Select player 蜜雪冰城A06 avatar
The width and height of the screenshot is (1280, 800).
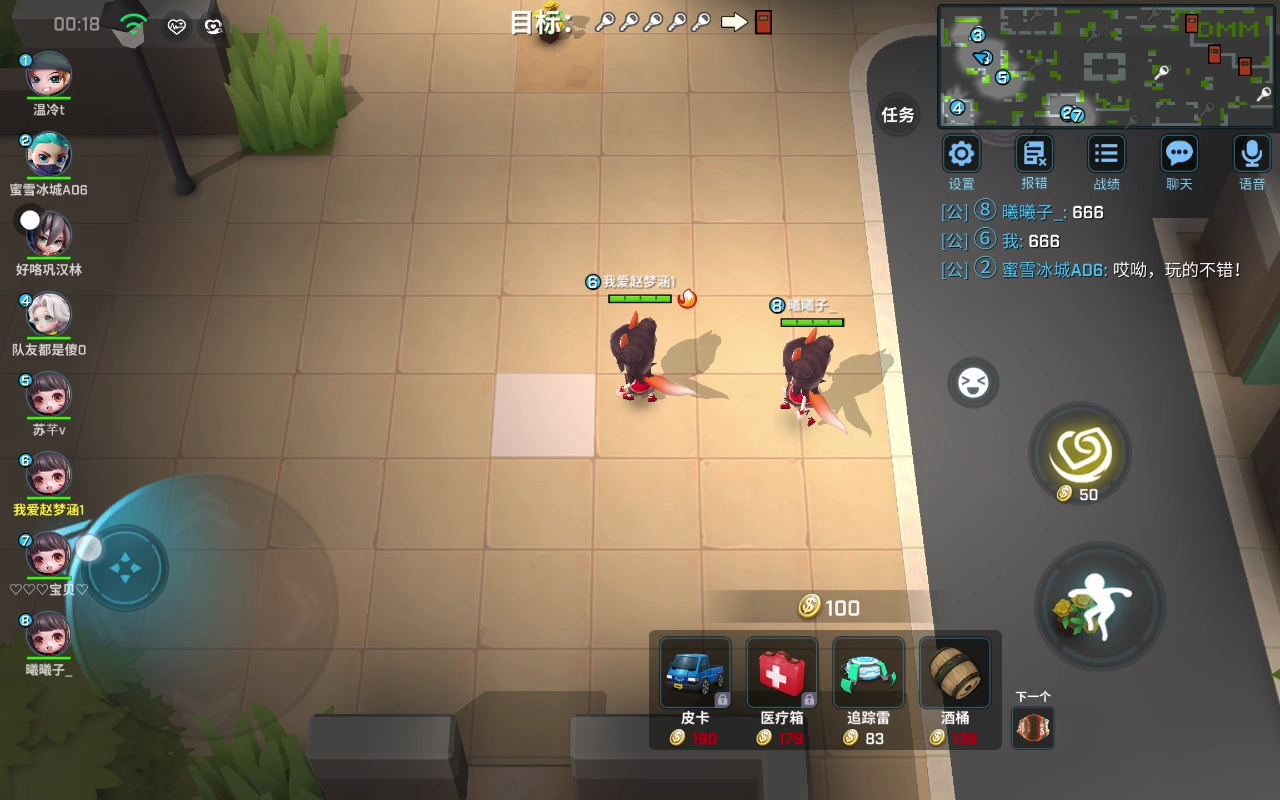[48, 156]
